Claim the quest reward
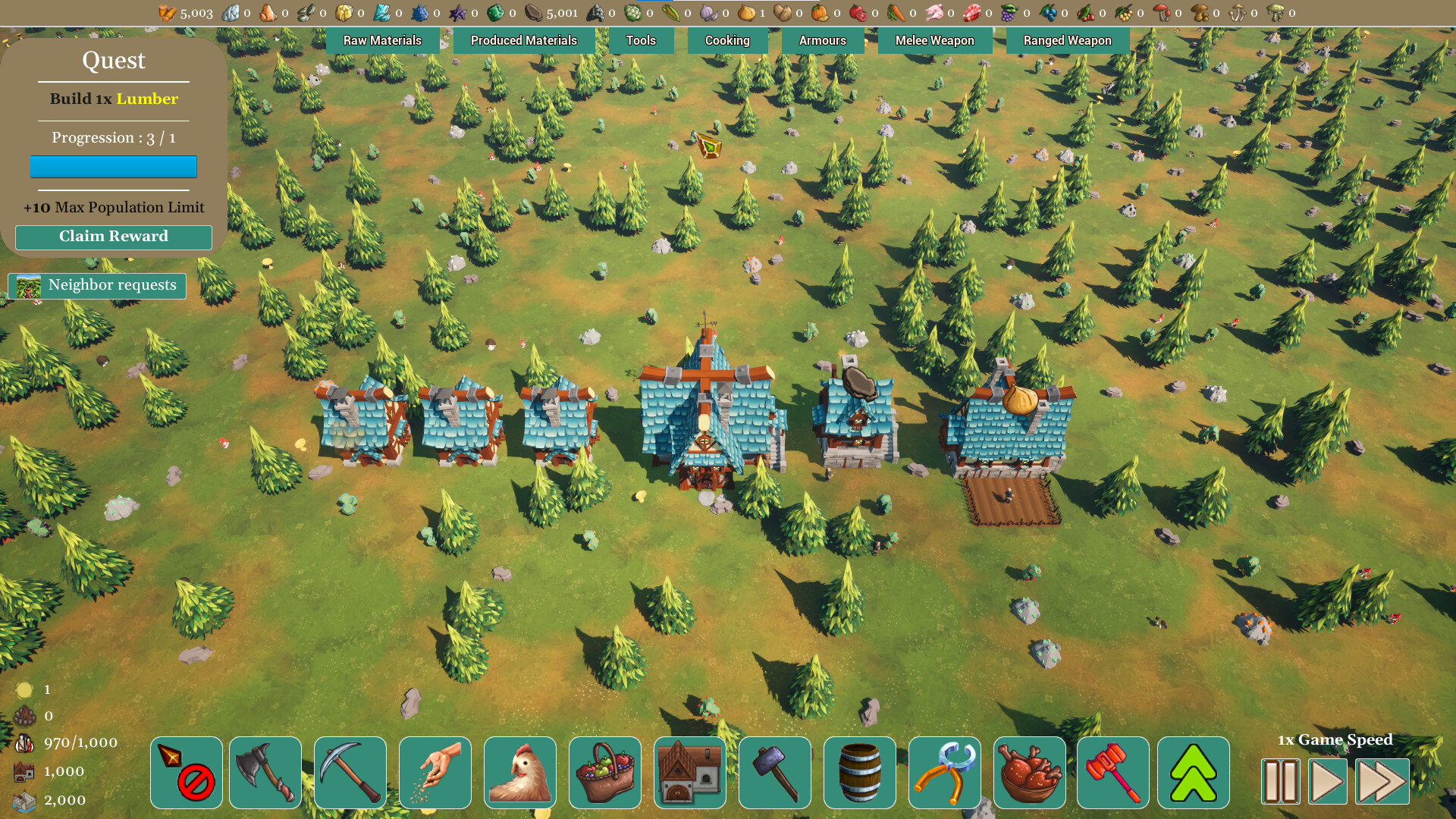This screenshot has height=819, width=1456. [113, 237]
